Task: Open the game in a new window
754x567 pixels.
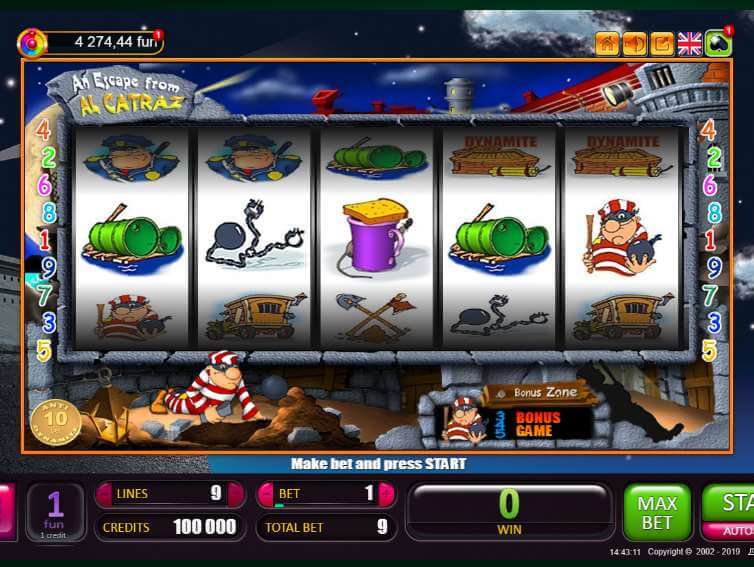Action: [662, 43]
